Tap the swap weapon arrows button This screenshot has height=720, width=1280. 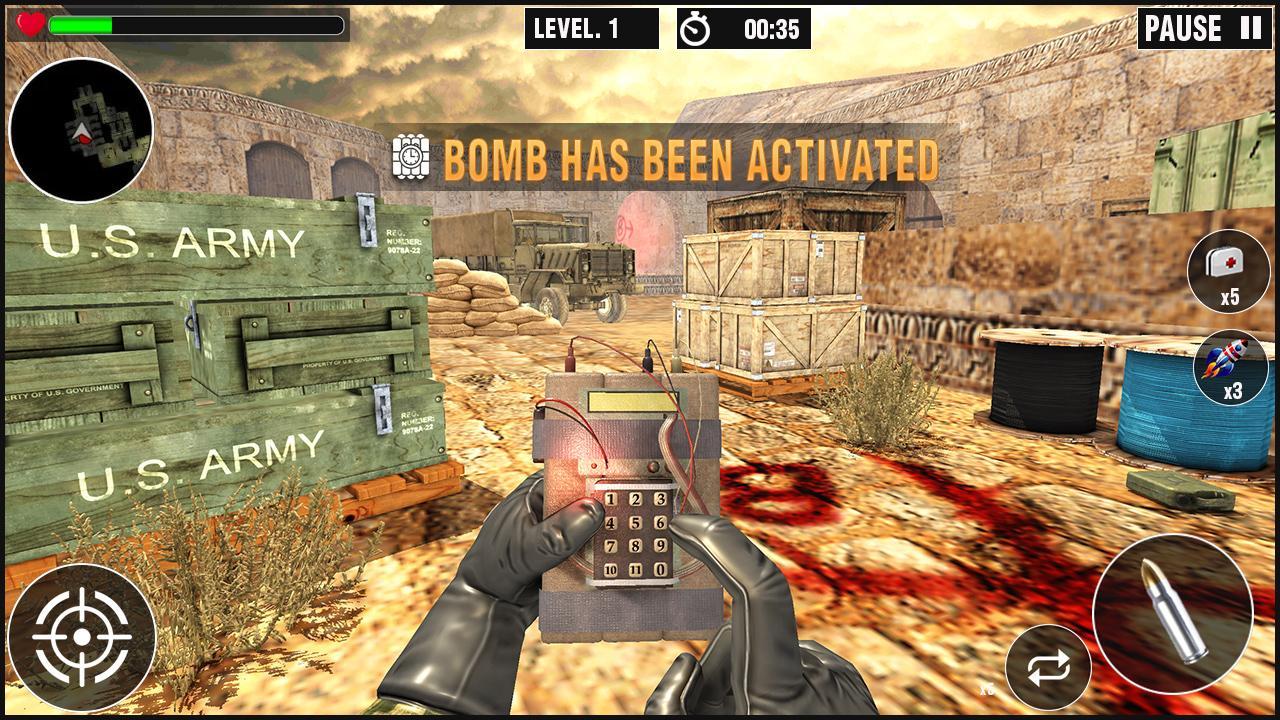tap(1048, 667)
